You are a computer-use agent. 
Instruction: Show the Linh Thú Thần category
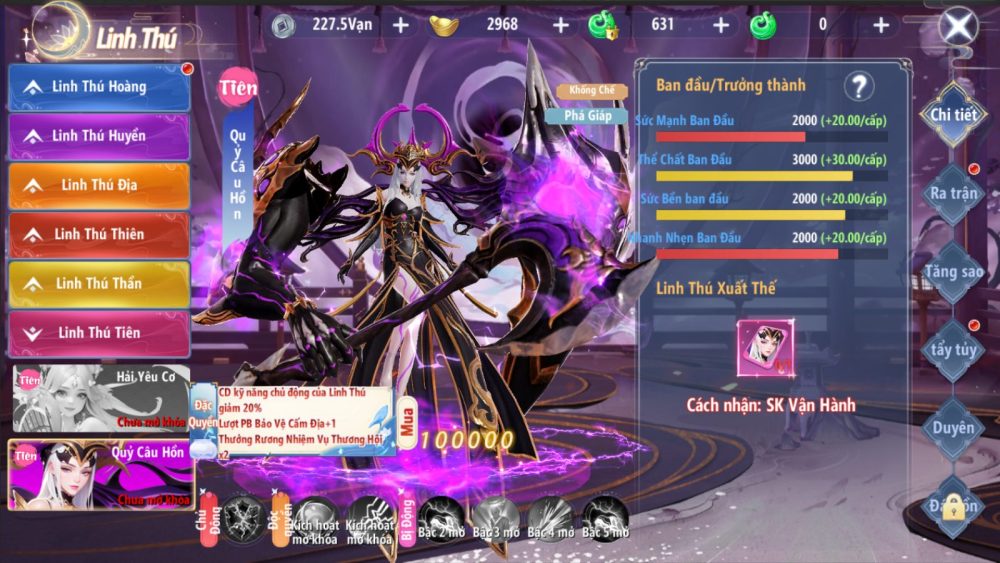coord(99,283)
